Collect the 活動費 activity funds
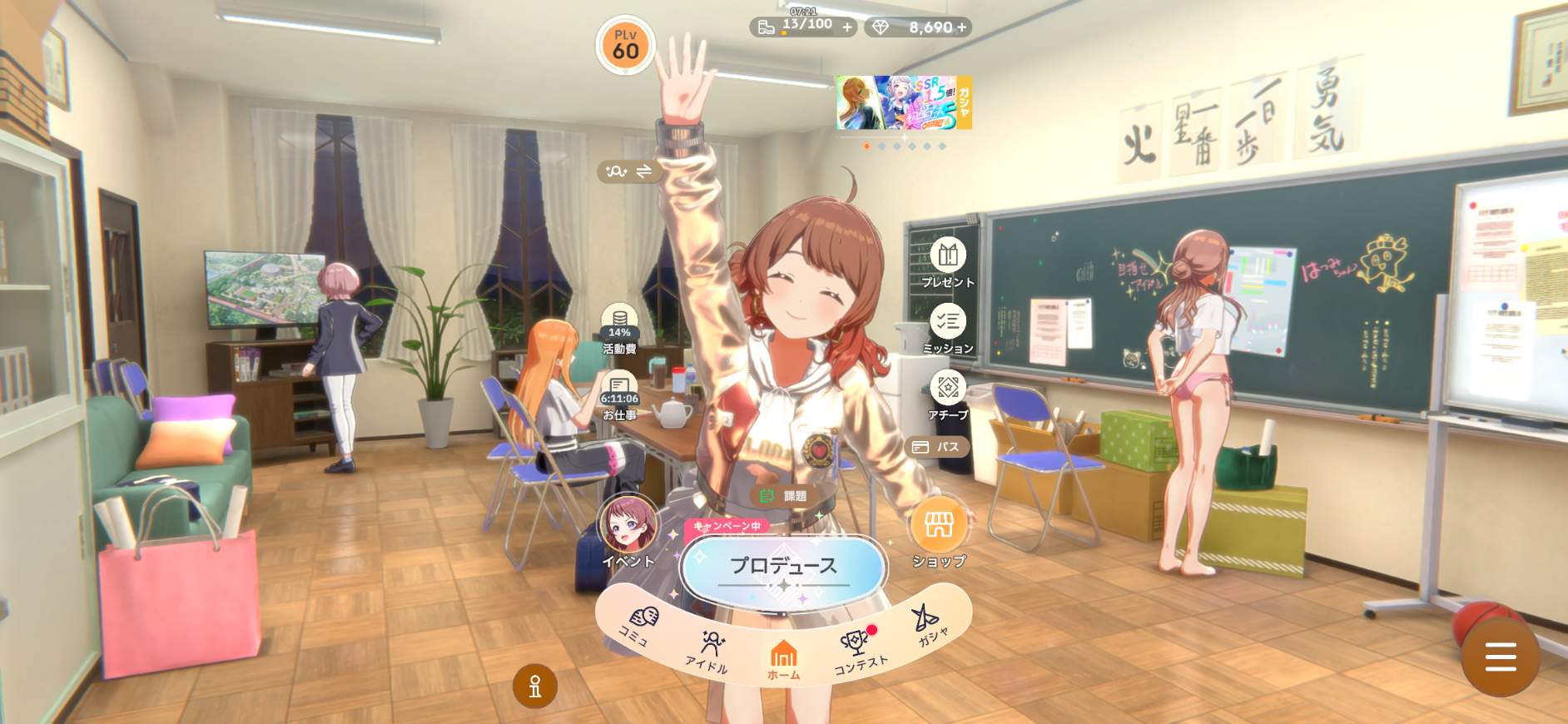 (620, 327)
